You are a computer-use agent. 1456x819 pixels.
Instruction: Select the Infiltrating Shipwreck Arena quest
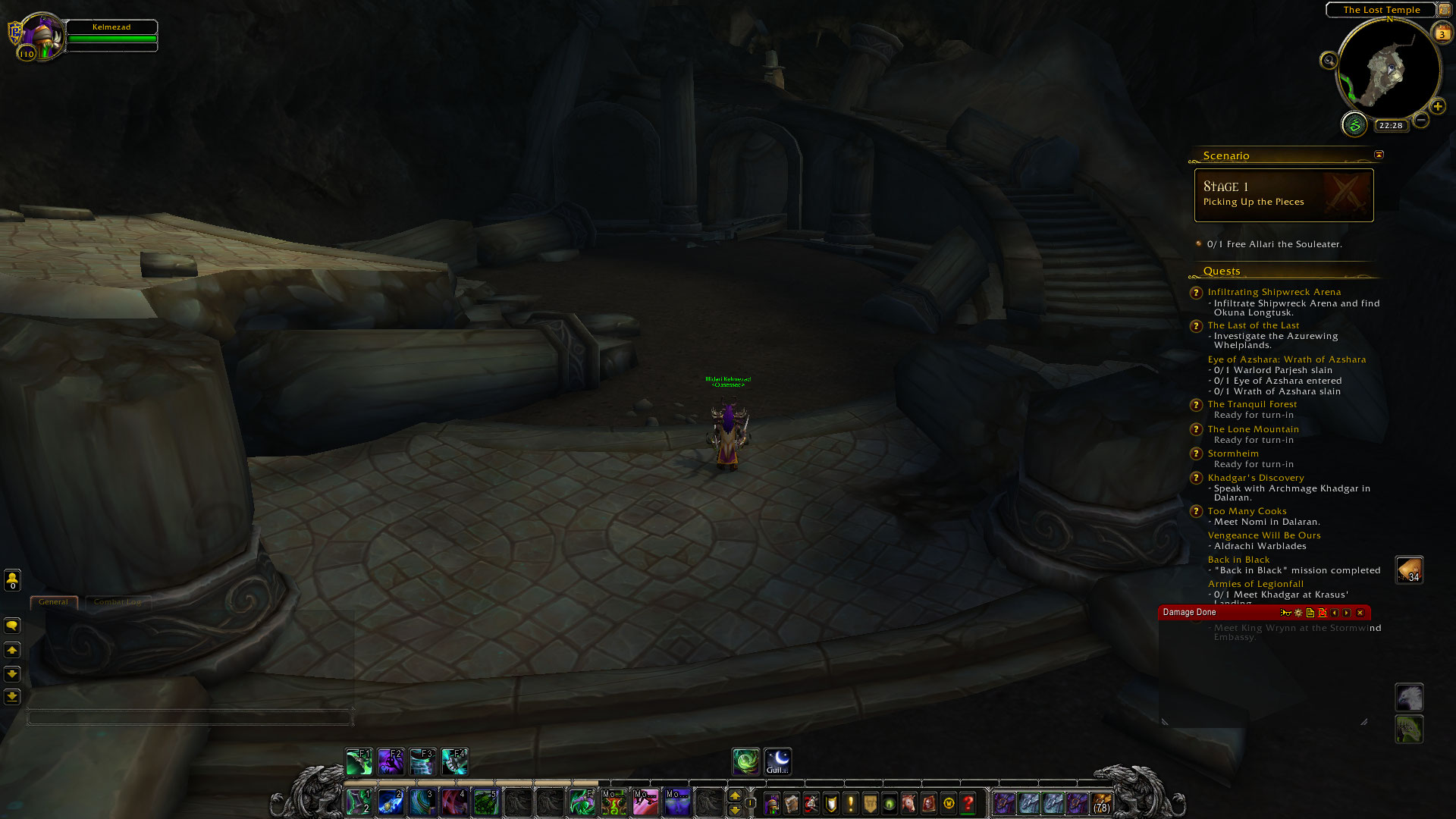[1274, 292]
